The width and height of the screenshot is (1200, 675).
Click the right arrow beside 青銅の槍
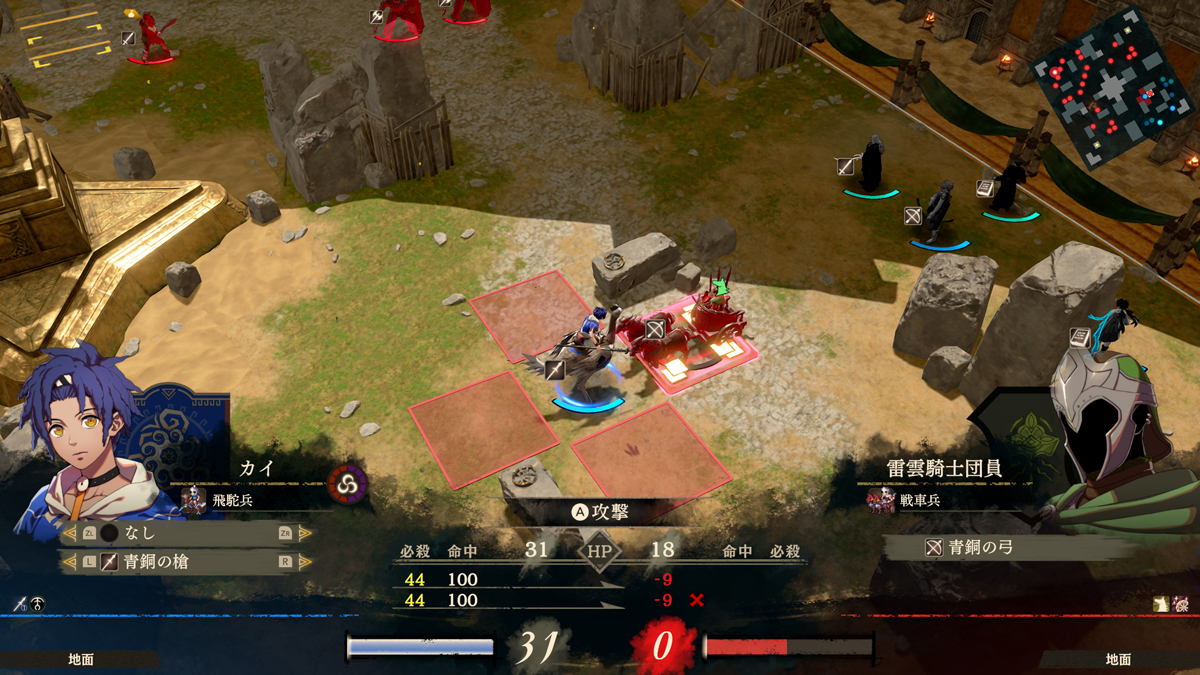pyautogui.click(x=305, y=562)
